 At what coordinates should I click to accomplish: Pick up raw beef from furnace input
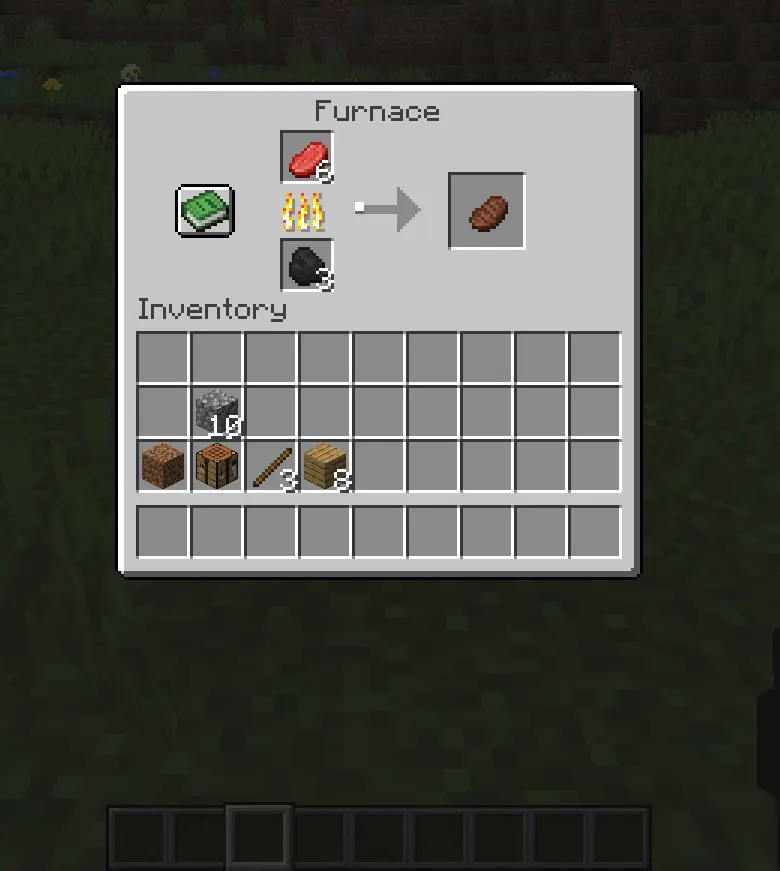[307, 158]
